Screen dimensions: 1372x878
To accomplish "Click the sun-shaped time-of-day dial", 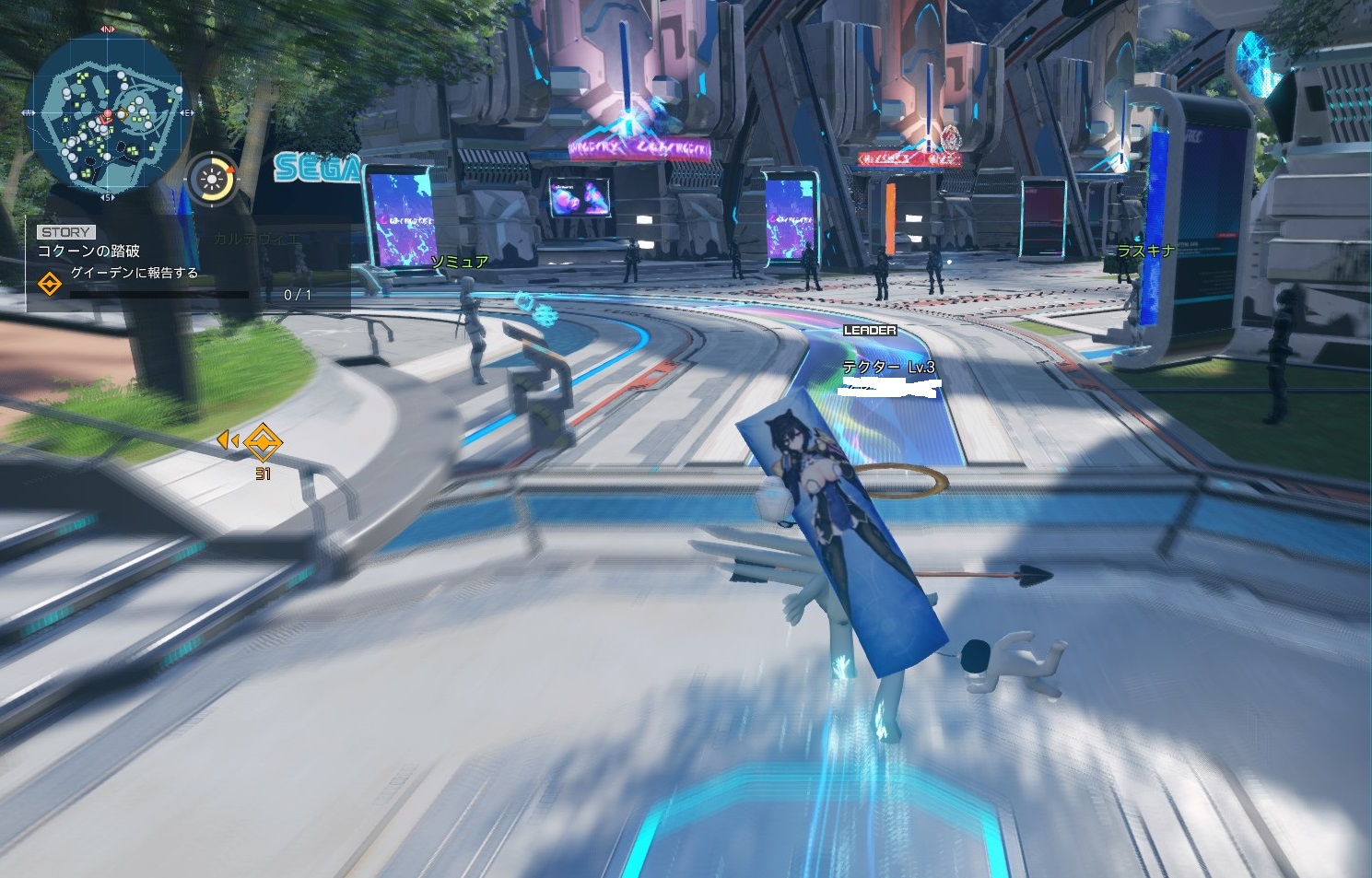I will coord(212,178).
